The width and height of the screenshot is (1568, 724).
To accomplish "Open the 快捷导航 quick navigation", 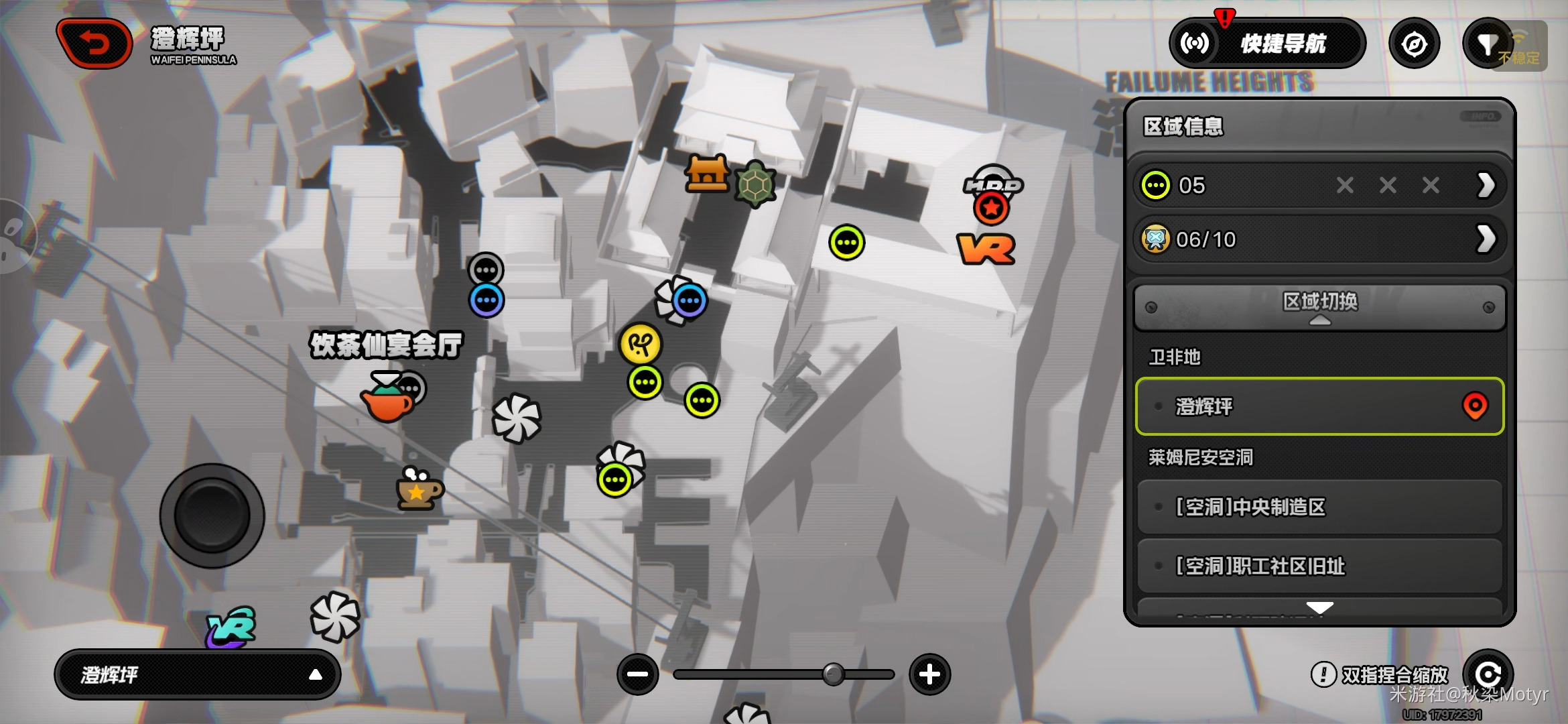I will pyautogui.click(x=1266, y=44).
